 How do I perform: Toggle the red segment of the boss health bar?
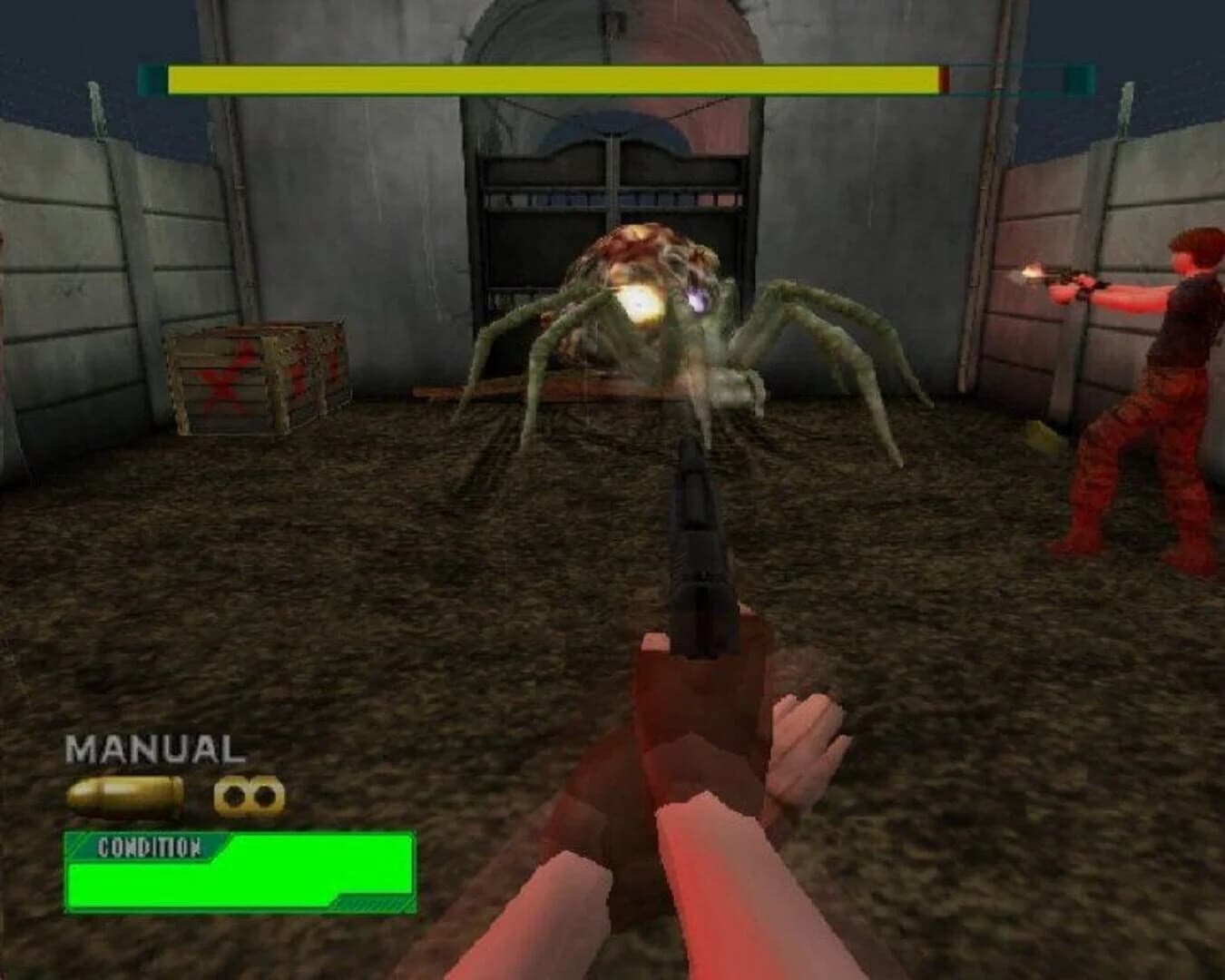coord(945,80)
